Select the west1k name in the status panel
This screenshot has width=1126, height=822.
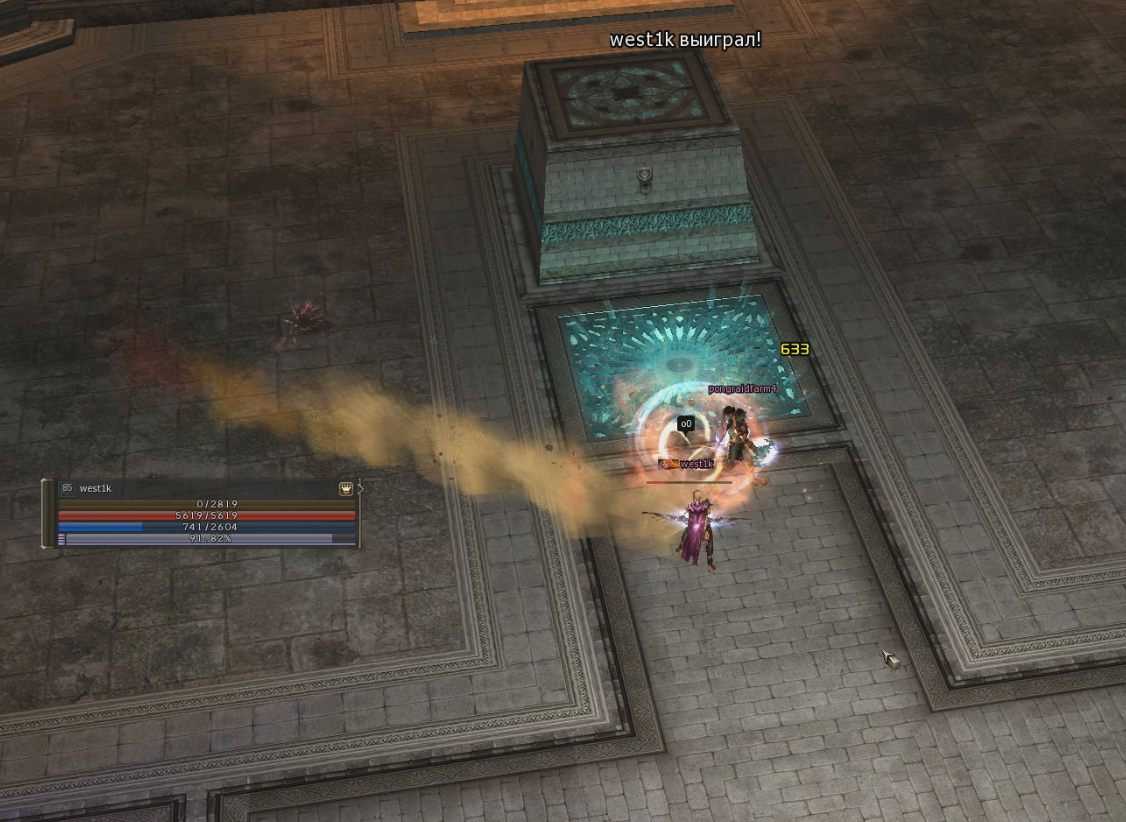click(96, 489)
